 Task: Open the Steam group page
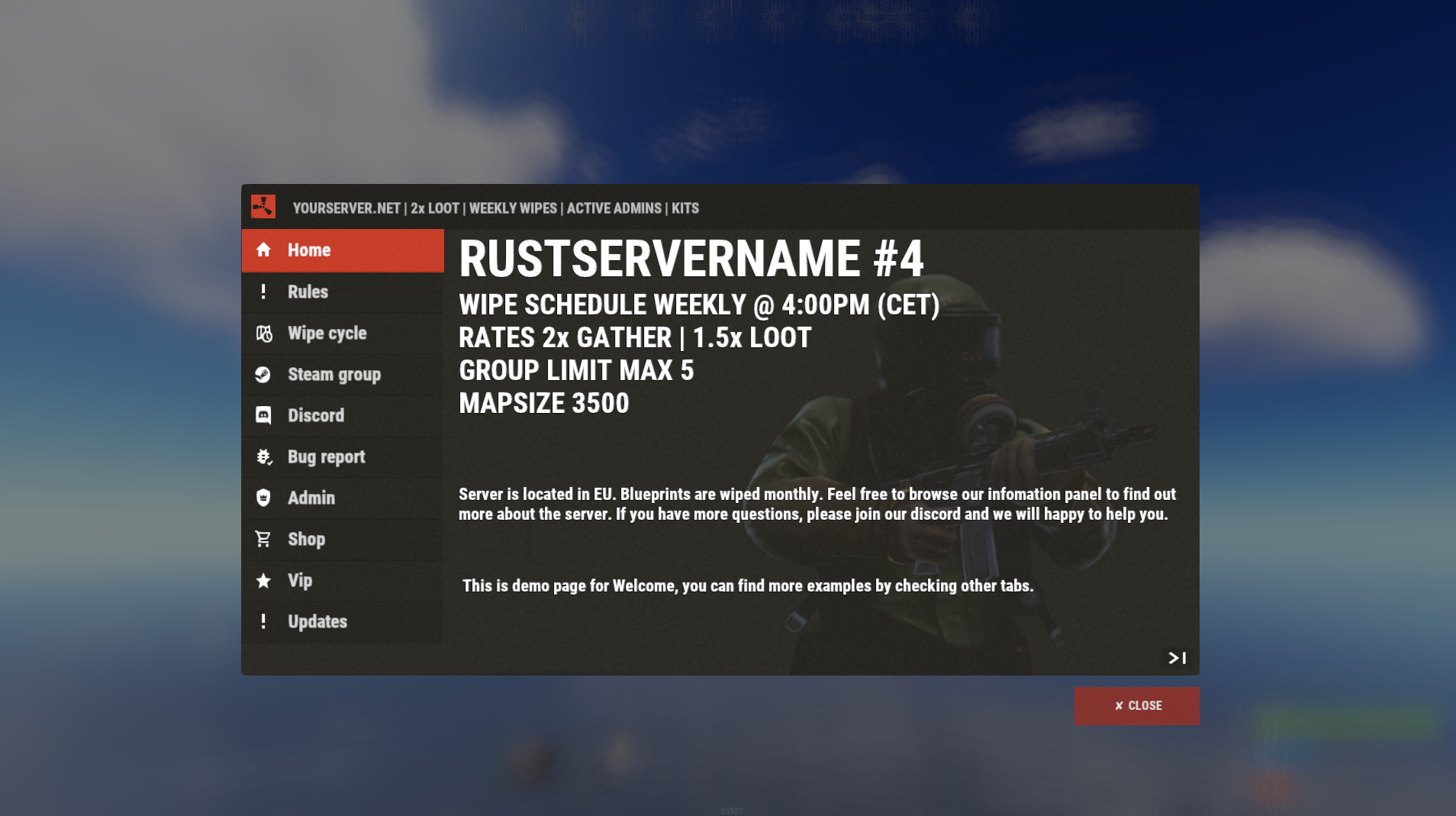[342, 375]
